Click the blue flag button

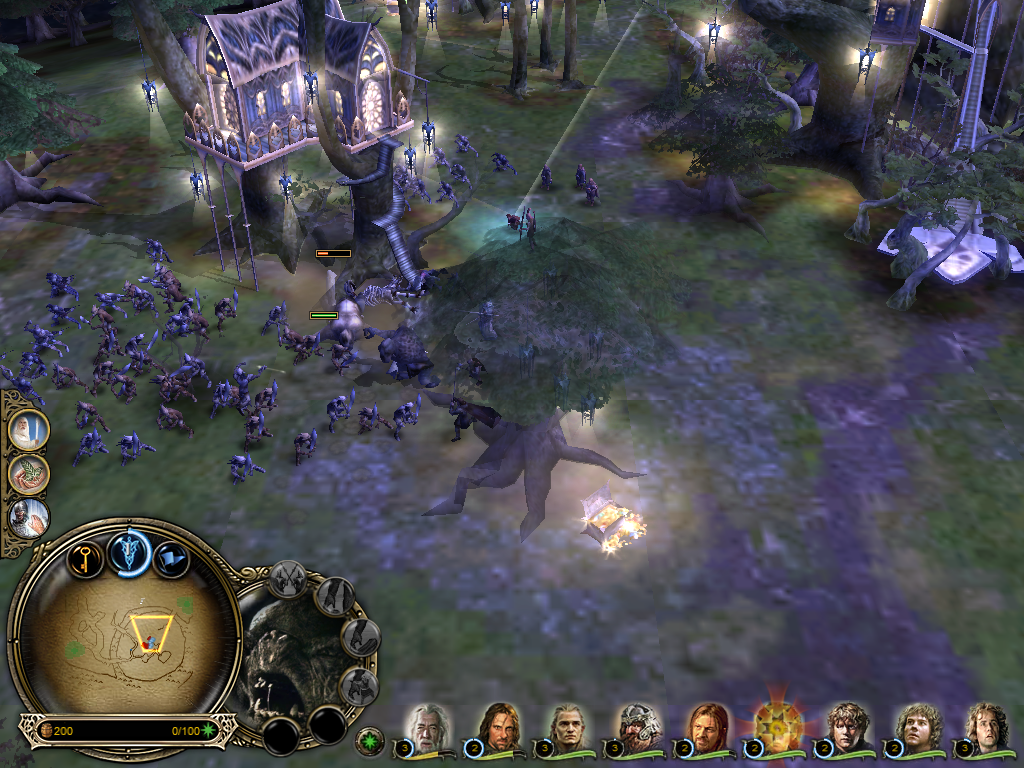(172, 559)
